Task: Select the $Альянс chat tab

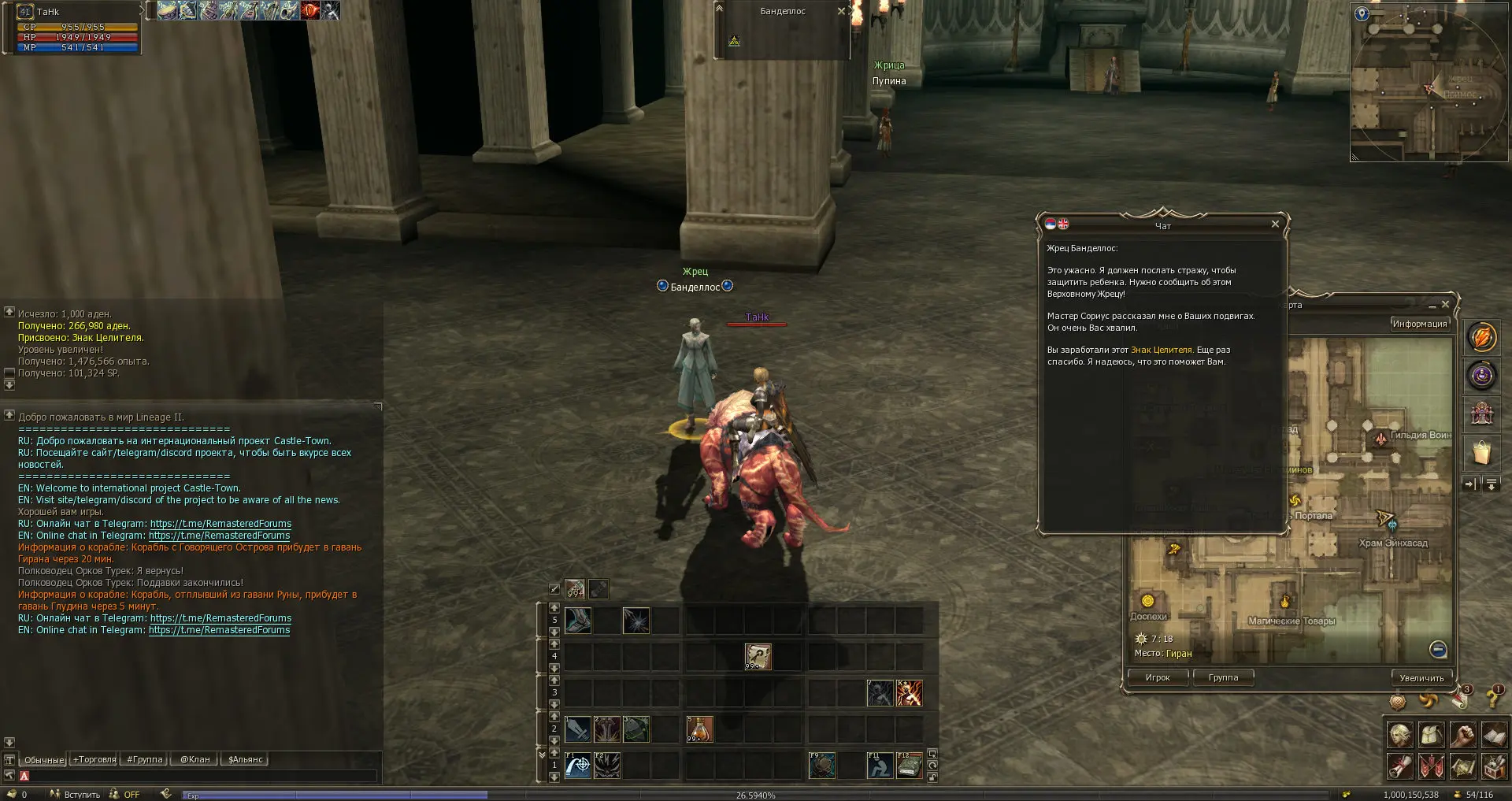Action: click(246, 760)
